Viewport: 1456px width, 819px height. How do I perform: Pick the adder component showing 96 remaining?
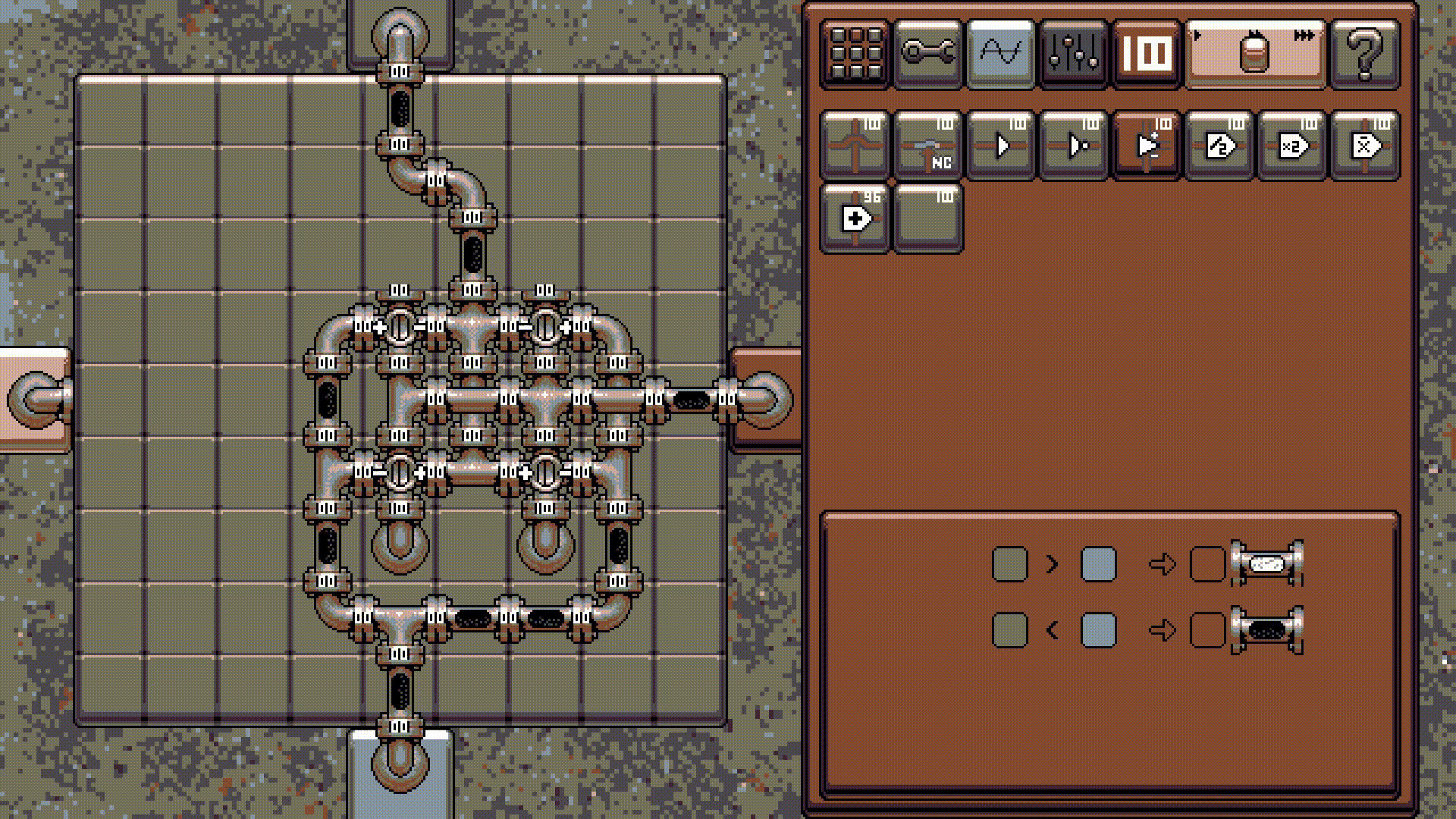[855, 219]
